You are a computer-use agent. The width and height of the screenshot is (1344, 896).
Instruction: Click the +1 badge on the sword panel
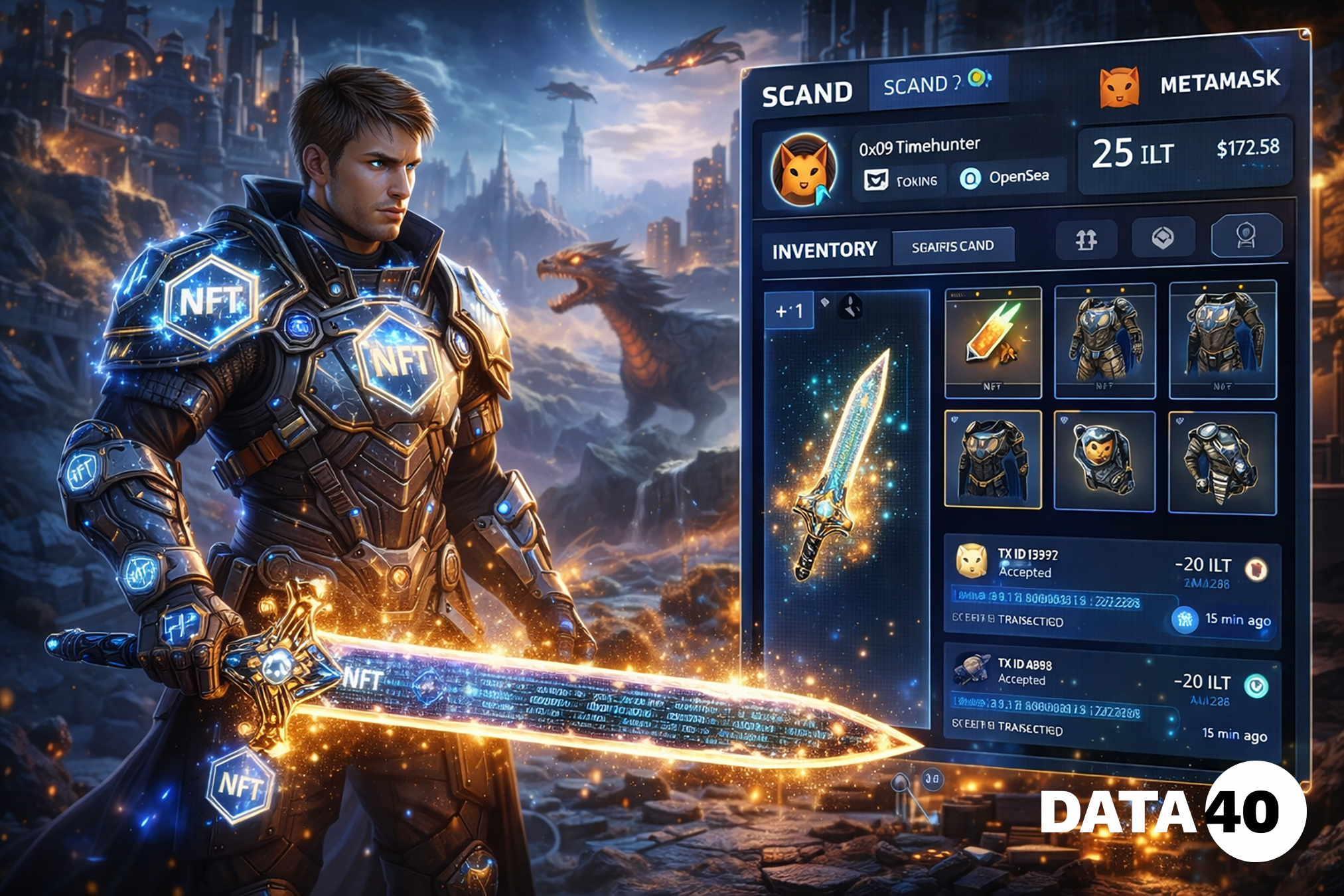click(789, 311)
